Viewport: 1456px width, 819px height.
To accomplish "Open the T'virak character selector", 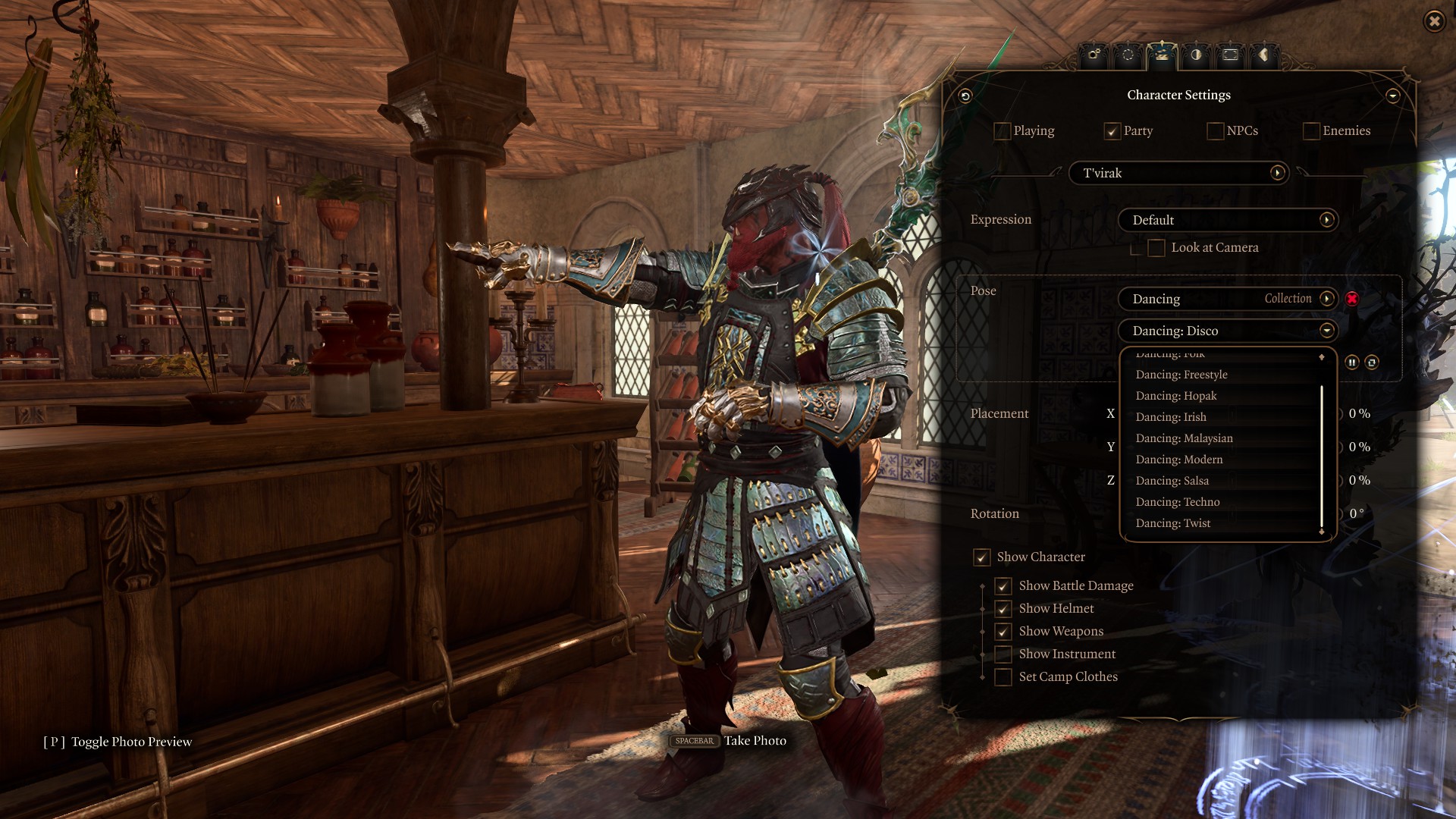I will [x=1277, y=173].
